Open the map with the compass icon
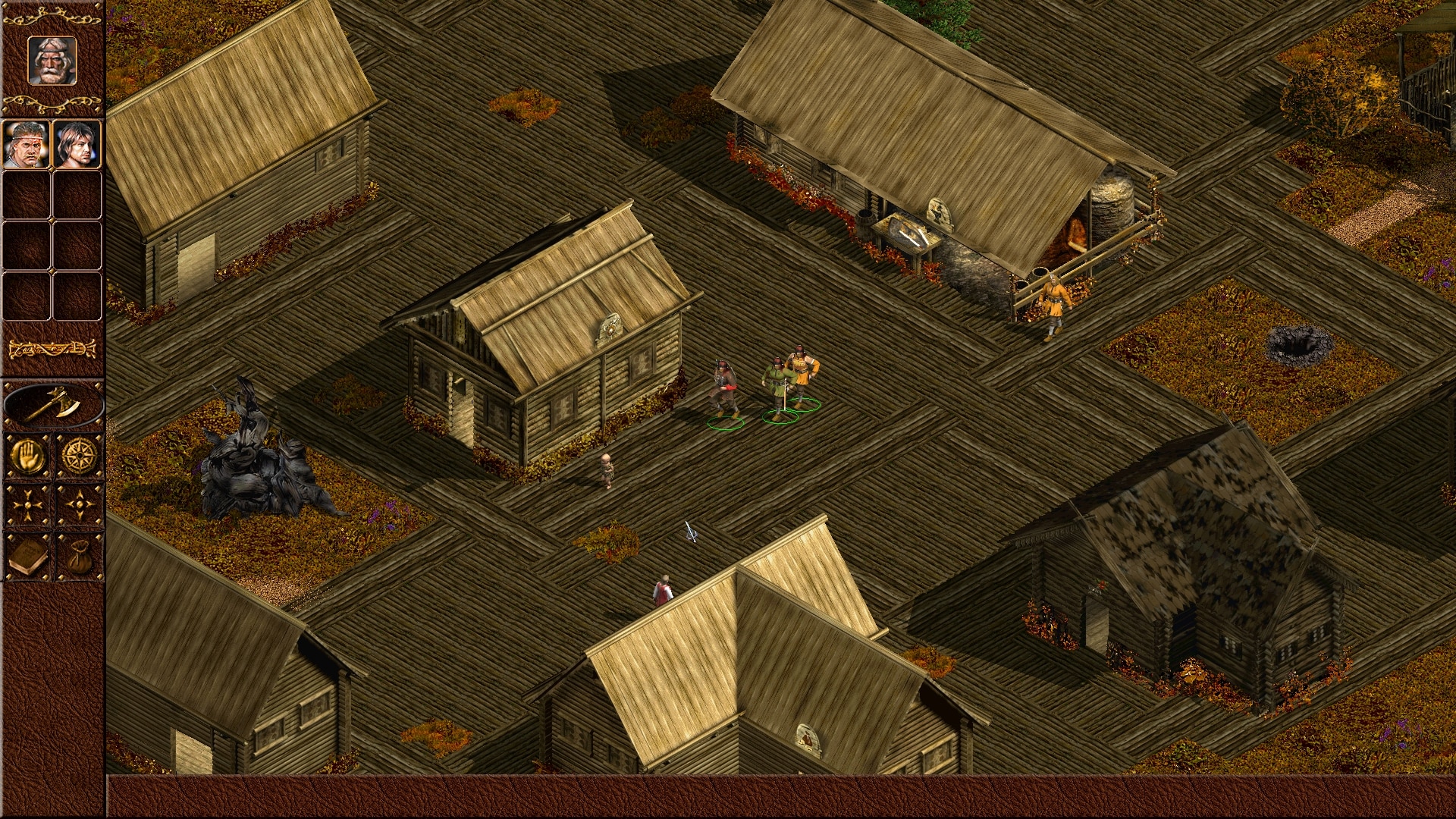Screen dimensions: 1456x819 (79, 457)
